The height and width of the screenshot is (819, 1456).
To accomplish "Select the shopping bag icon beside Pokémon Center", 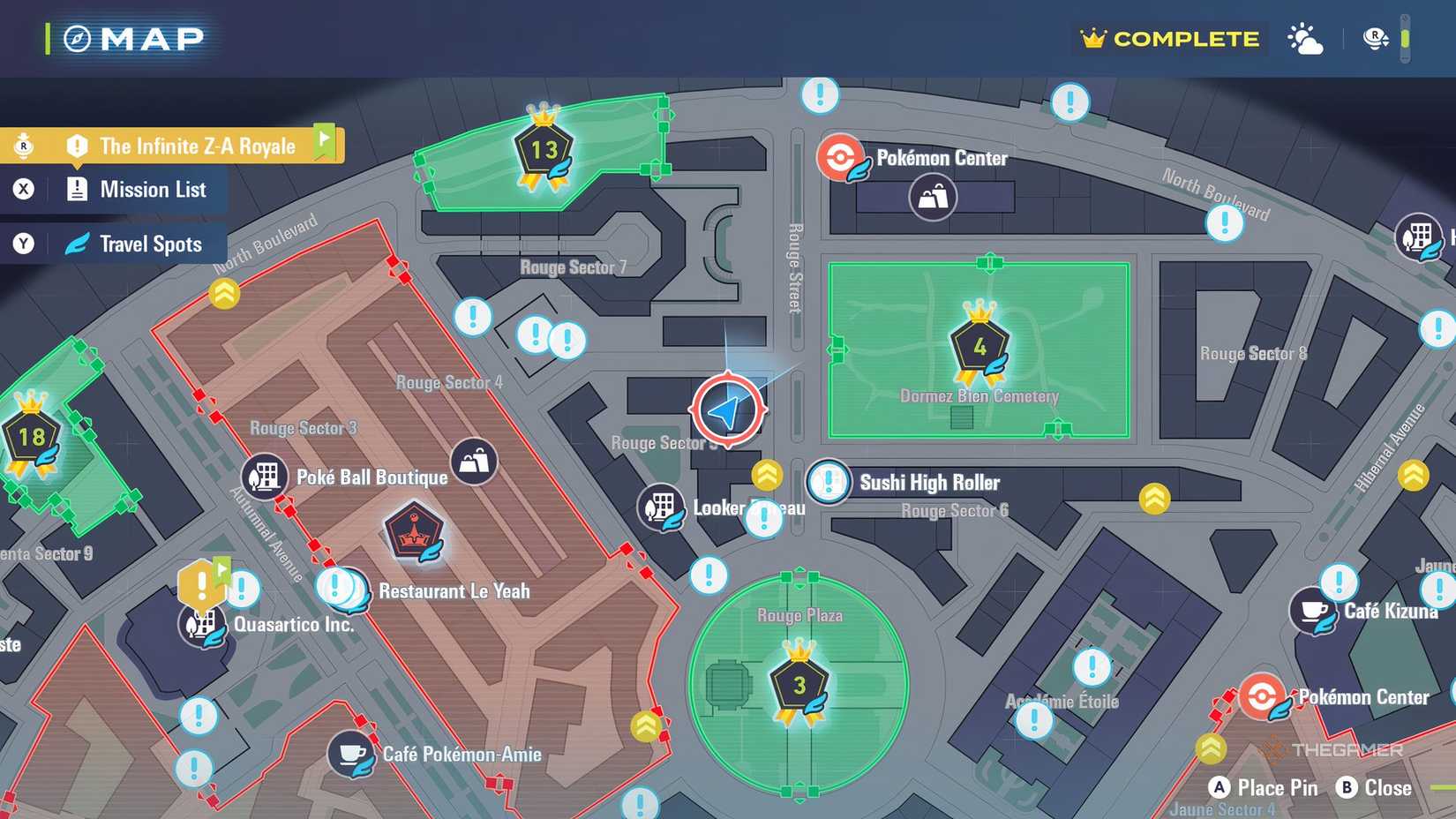I will pos(930,196).
